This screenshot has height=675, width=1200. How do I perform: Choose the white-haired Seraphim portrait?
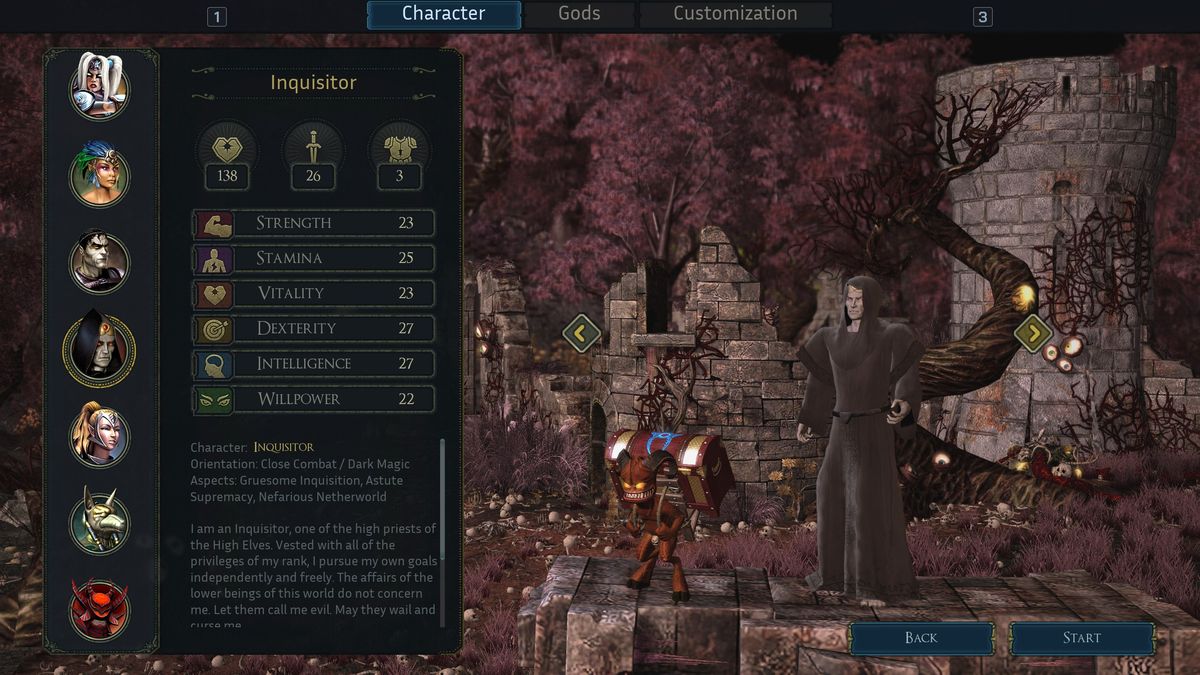click(x=99, y=87)
